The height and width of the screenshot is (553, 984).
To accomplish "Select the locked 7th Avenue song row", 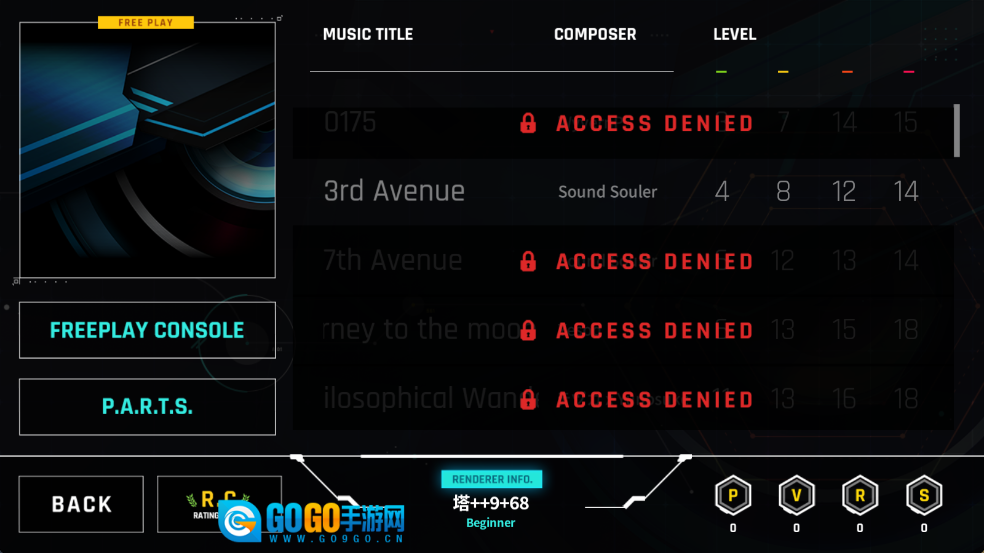I will 622,261.
